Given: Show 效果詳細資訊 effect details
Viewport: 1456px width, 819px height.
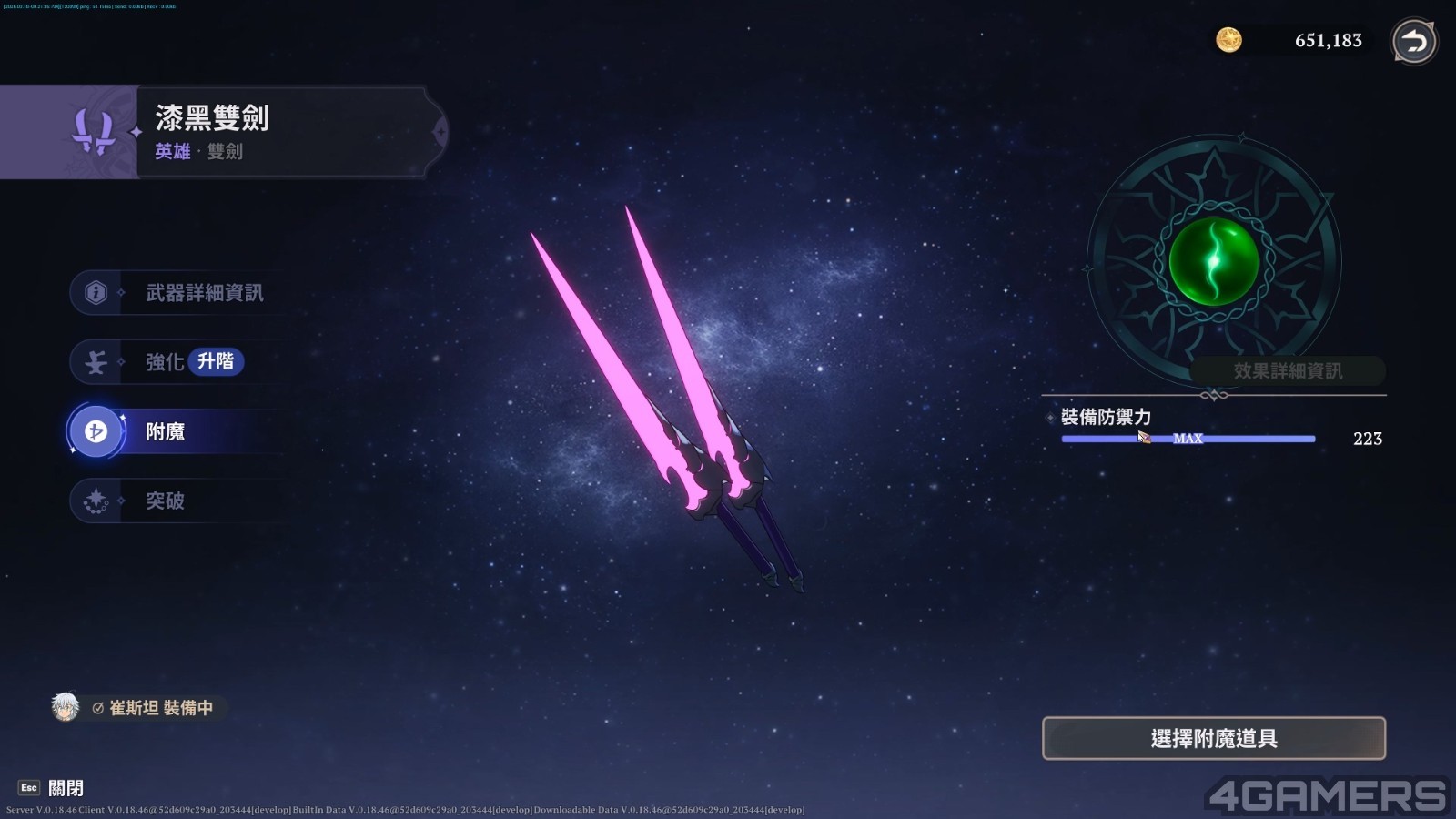Looking at the screenshot, I should [x=1287, y=371].
